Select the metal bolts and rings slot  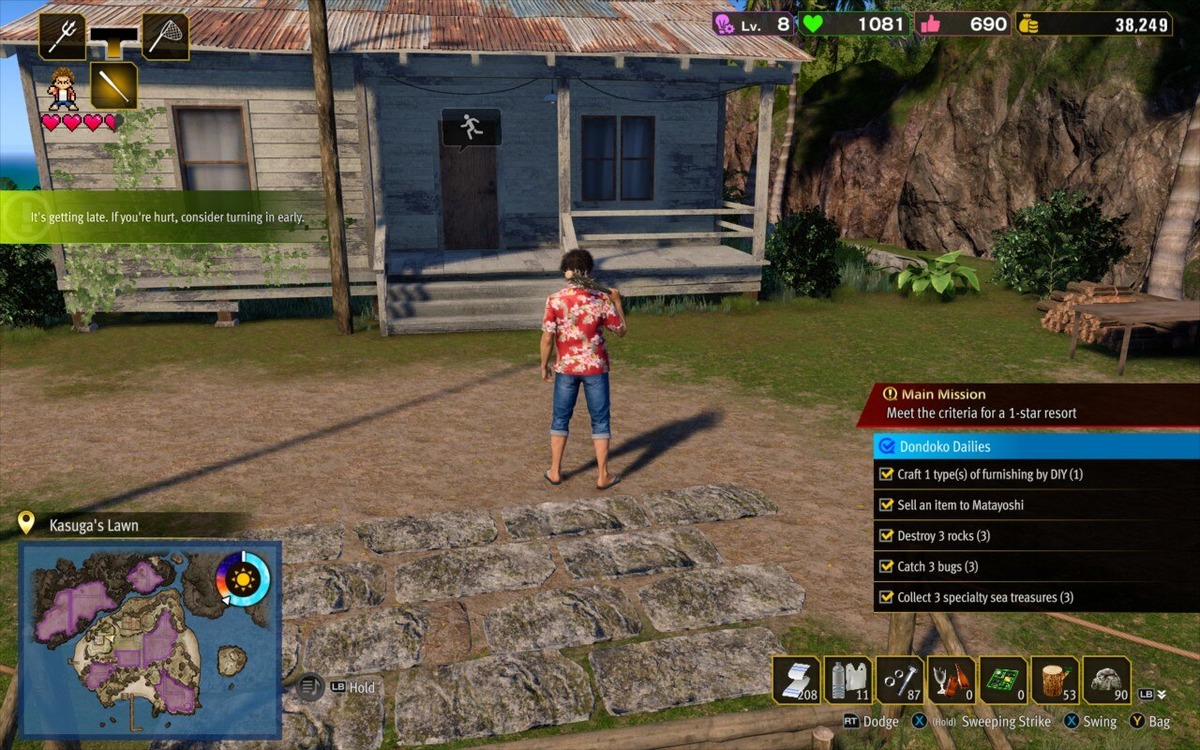pos(900,680)
